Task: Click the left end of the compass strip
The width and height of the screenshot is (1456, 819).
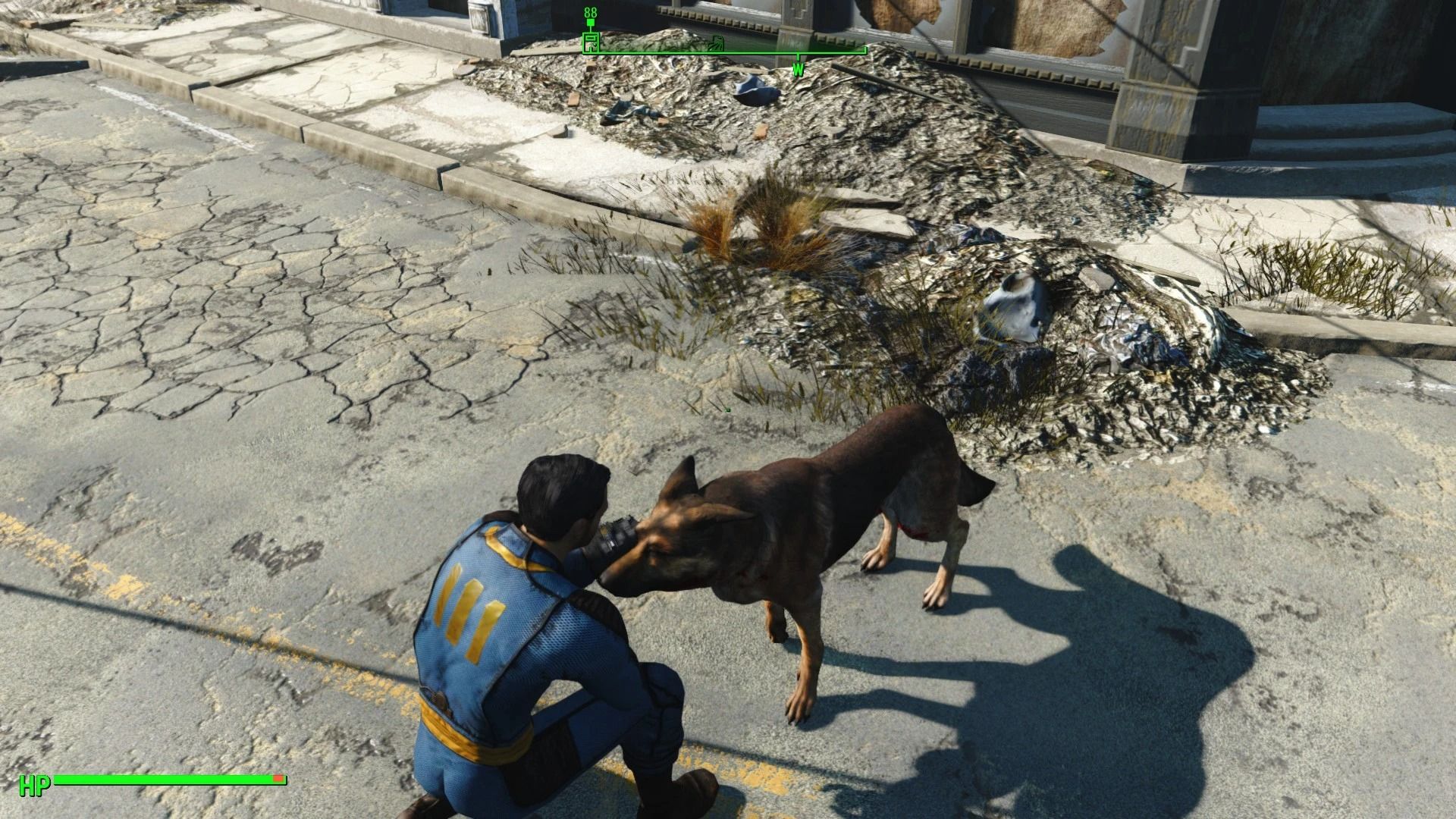Action: point(584,55)
